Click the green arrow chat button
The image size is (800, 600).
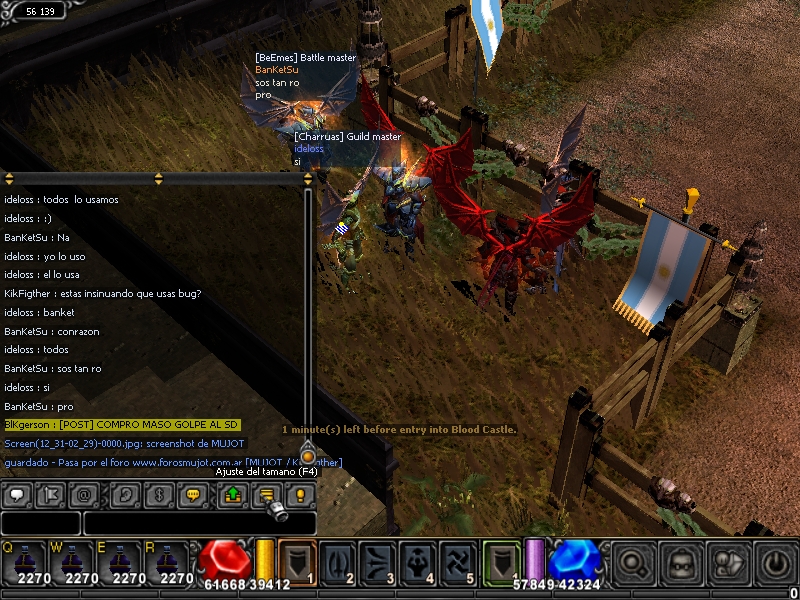tap(233, 494)
